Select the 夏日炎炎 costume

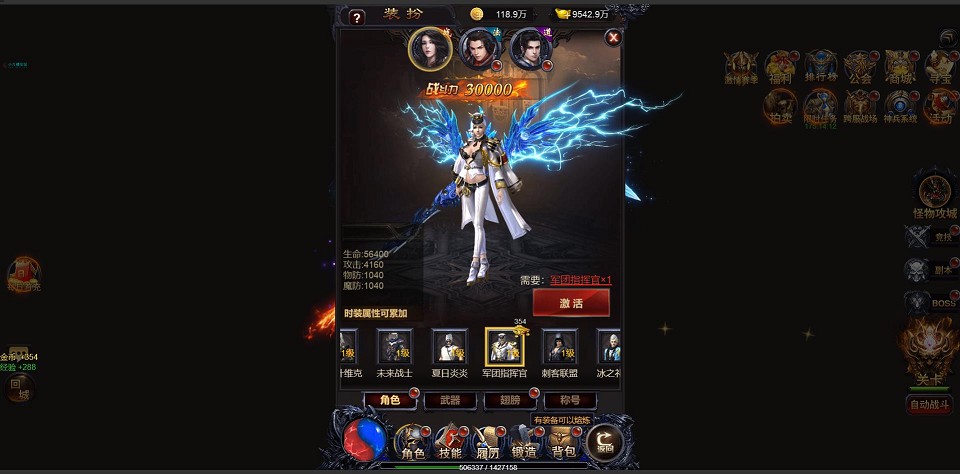(x=449, y=348)
